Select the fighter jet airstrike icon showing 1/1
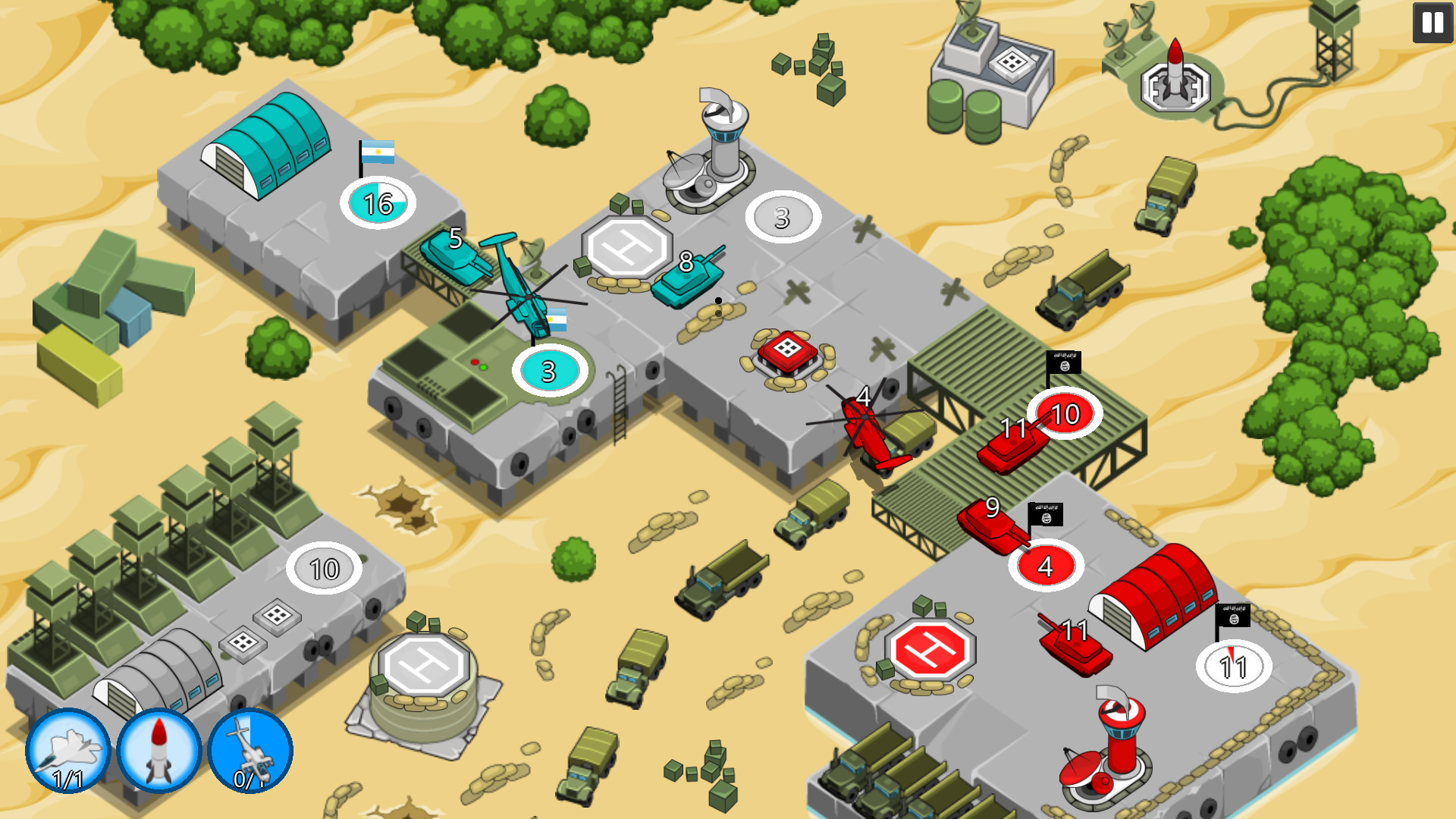The image size is (1456, 819). coord(67,749)
